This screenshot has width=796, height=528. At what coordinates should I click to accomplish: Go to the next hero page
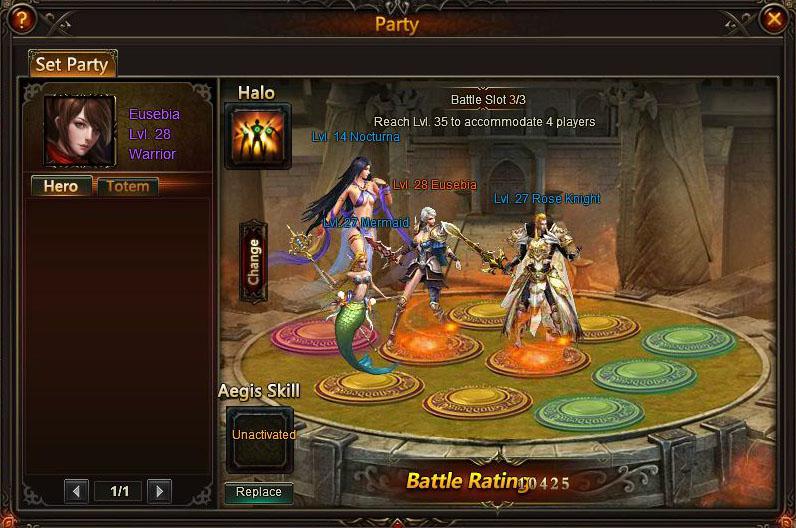[x=159, y=491]
